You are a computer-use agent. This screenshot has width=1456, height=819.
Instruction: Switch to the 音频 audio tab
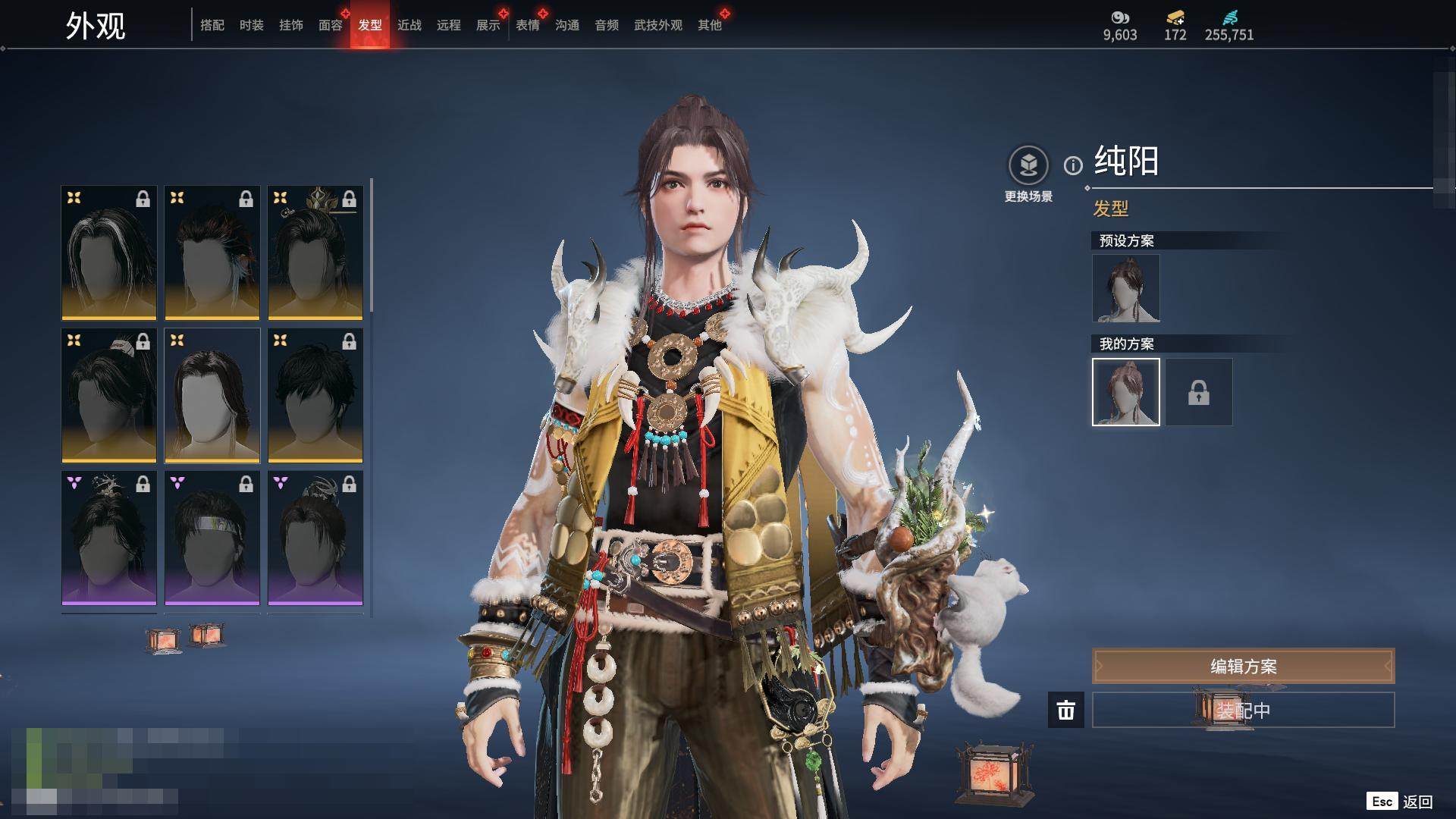pos(607,25)
